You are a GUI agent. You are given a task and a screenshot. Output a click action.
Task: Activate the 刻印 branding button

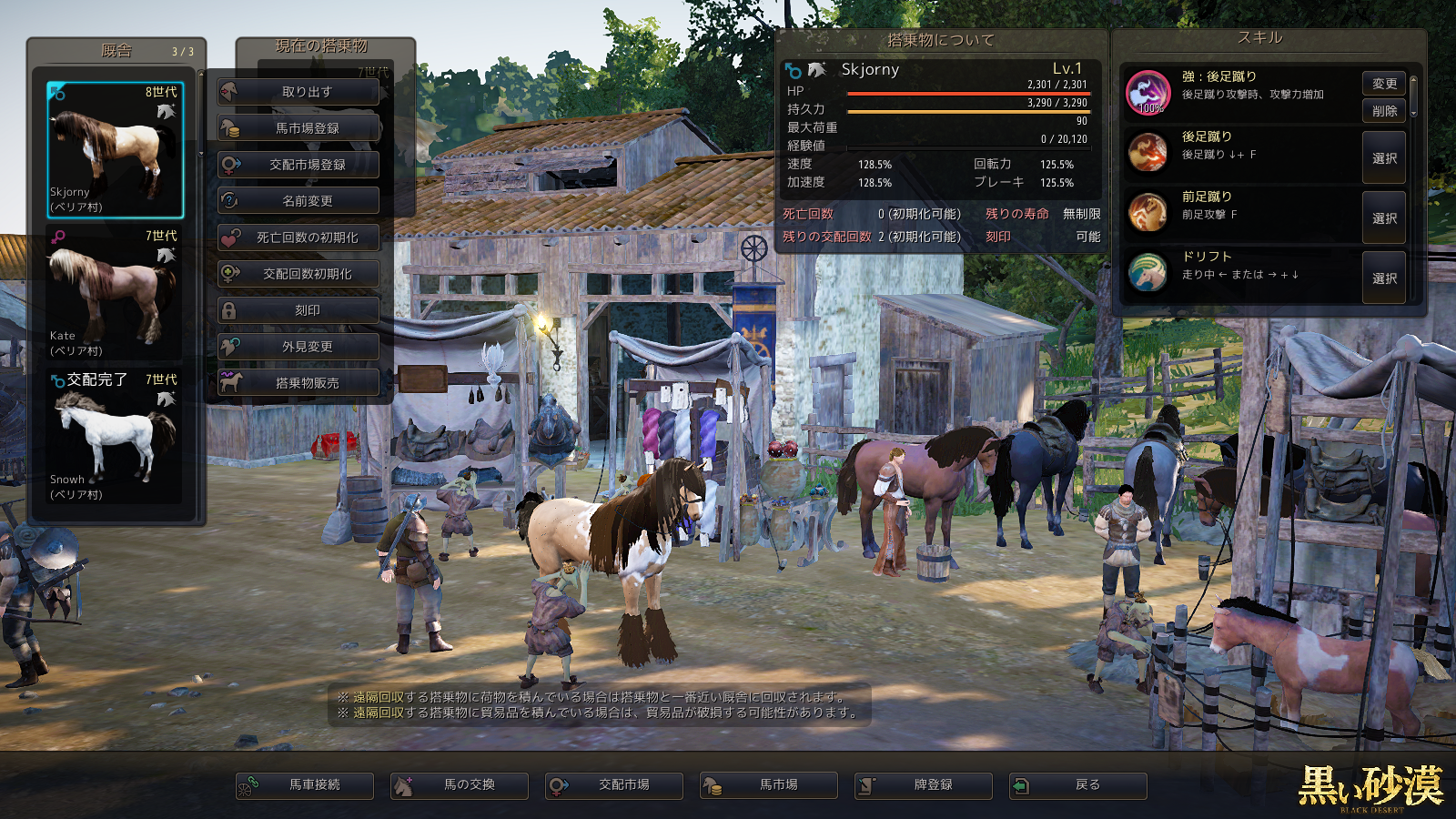298,310
